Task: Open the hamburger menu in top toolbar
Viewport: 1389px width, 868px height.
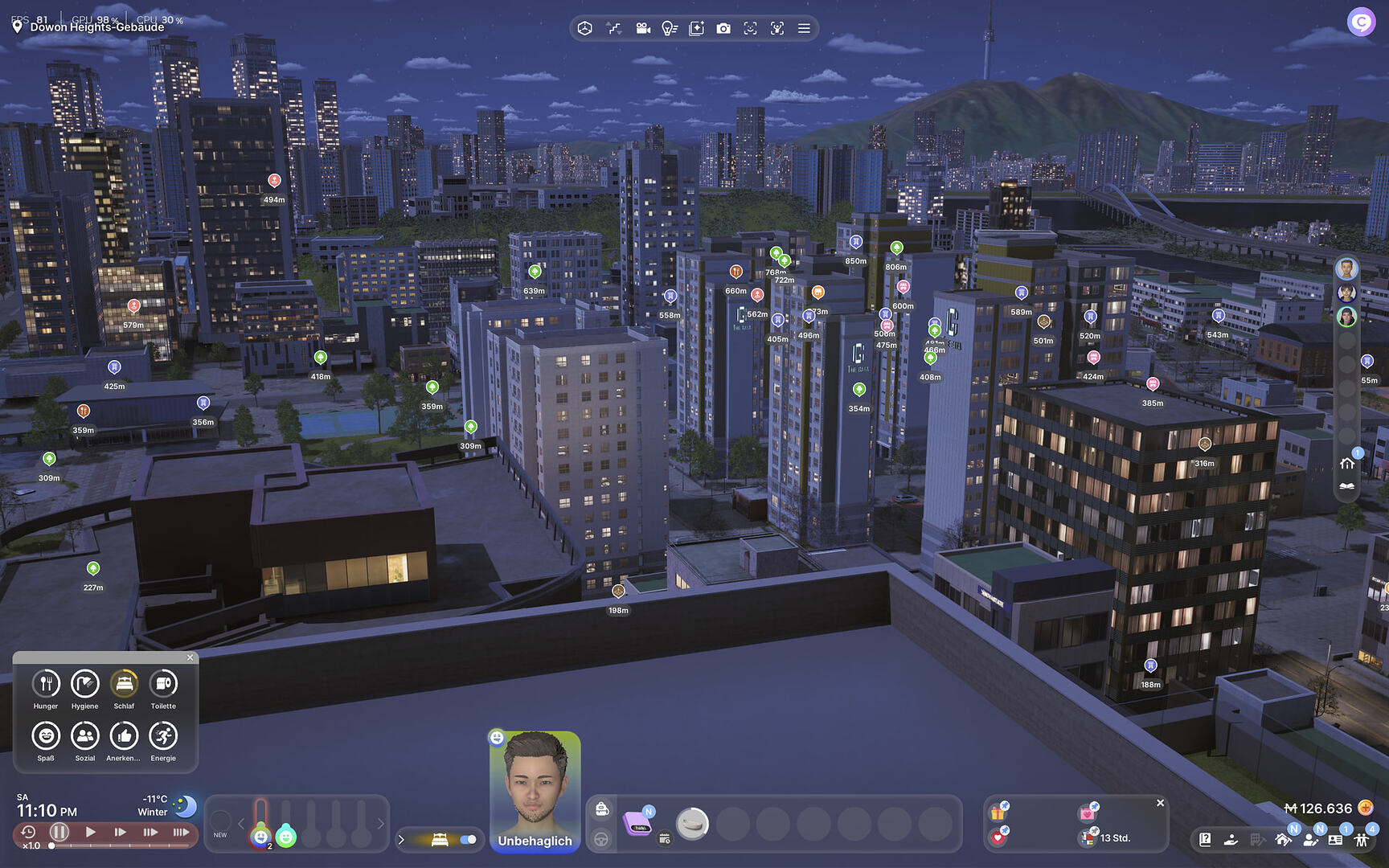Action: (x=804, y=29)
